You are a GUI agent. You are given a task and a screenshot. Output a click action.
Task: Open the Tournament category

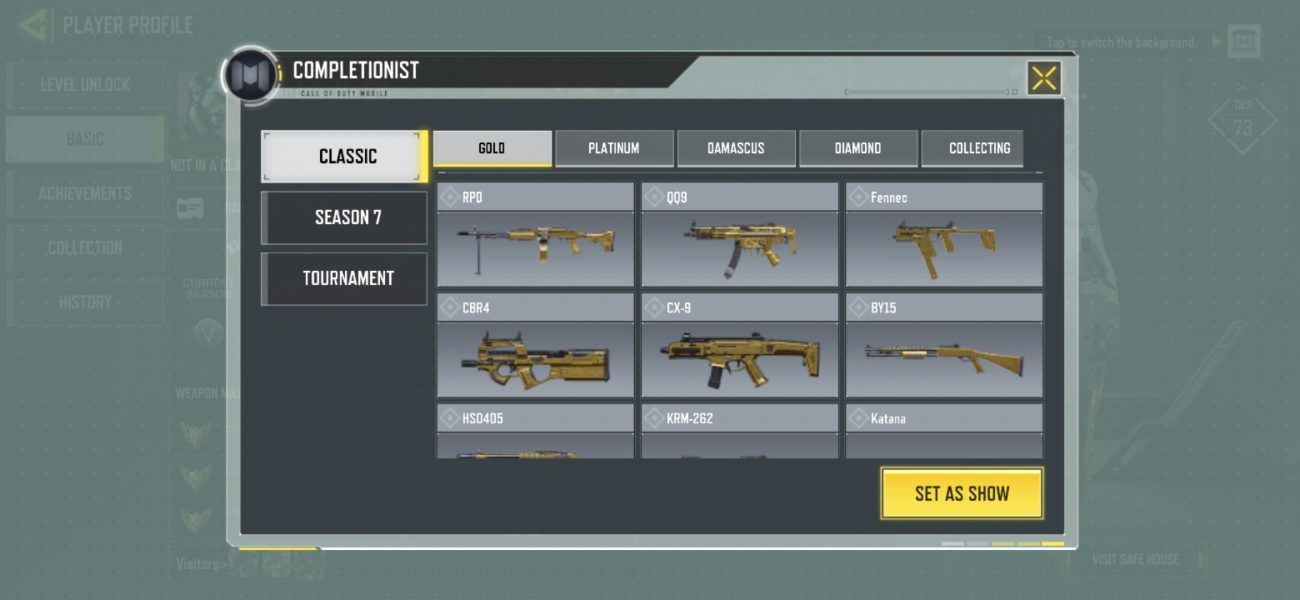(x=345, y=278)
